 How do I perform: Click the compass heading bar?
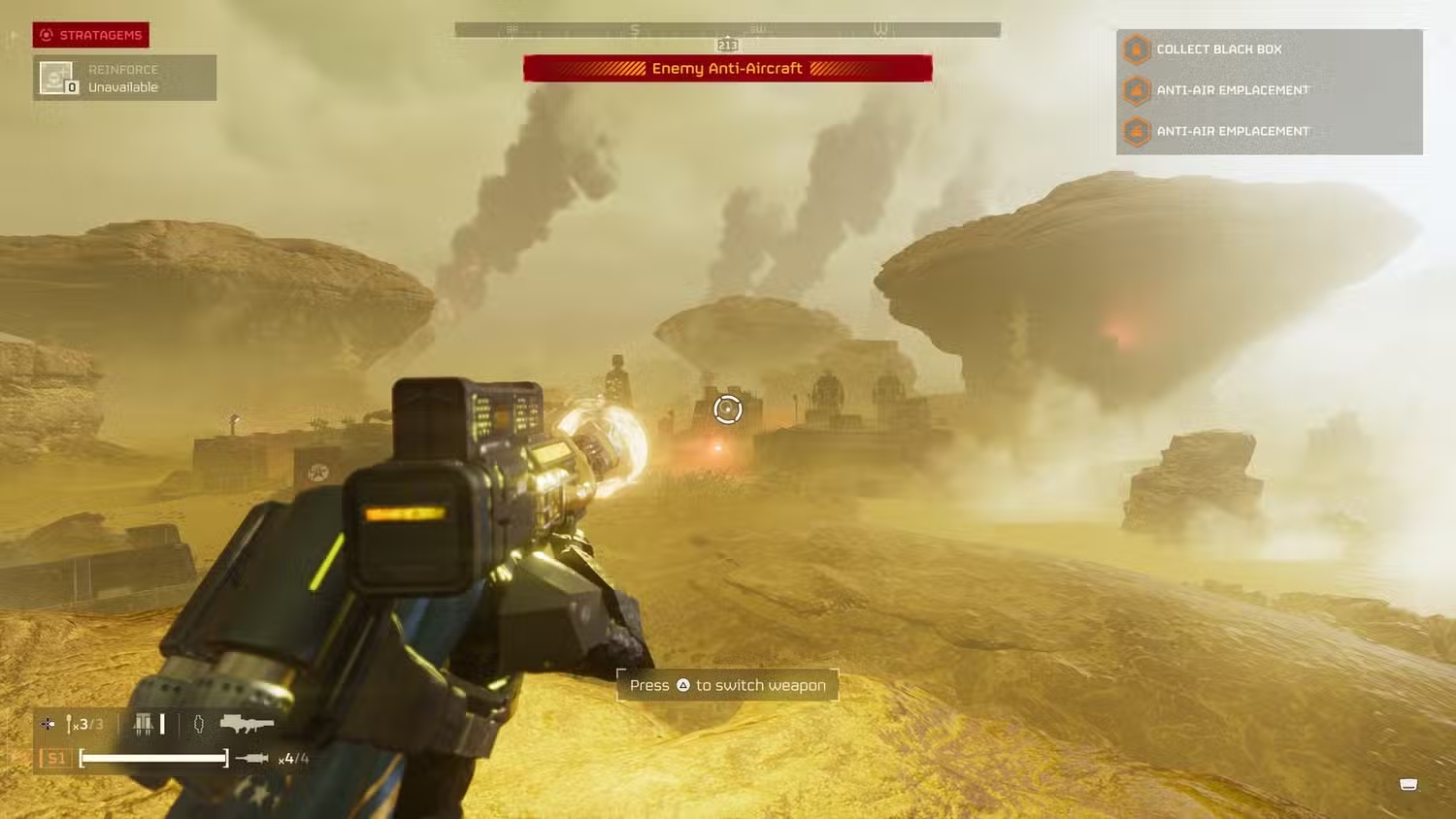pyautogui.click(x=727, y=30)
